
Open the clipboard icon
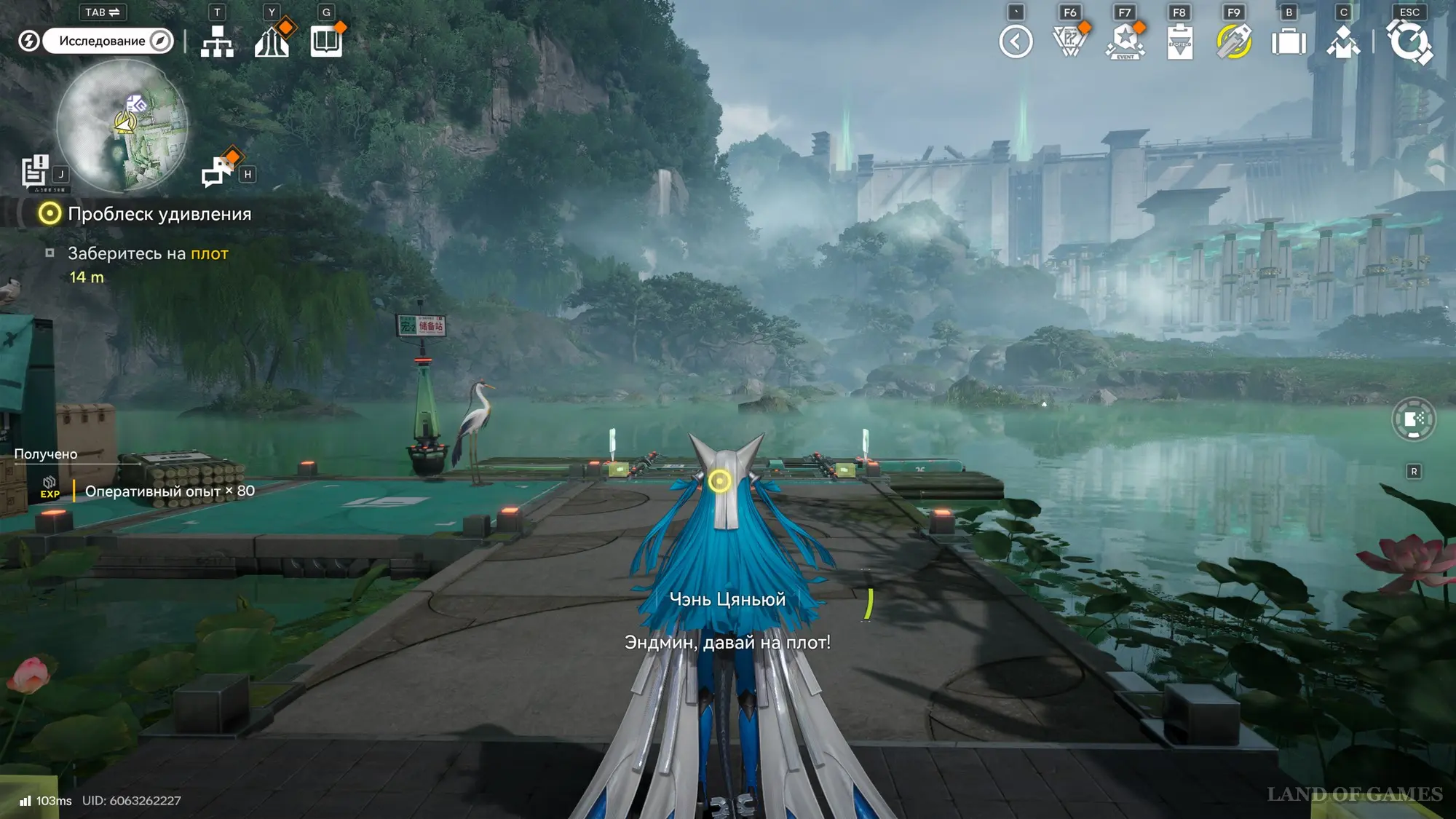1179,41
